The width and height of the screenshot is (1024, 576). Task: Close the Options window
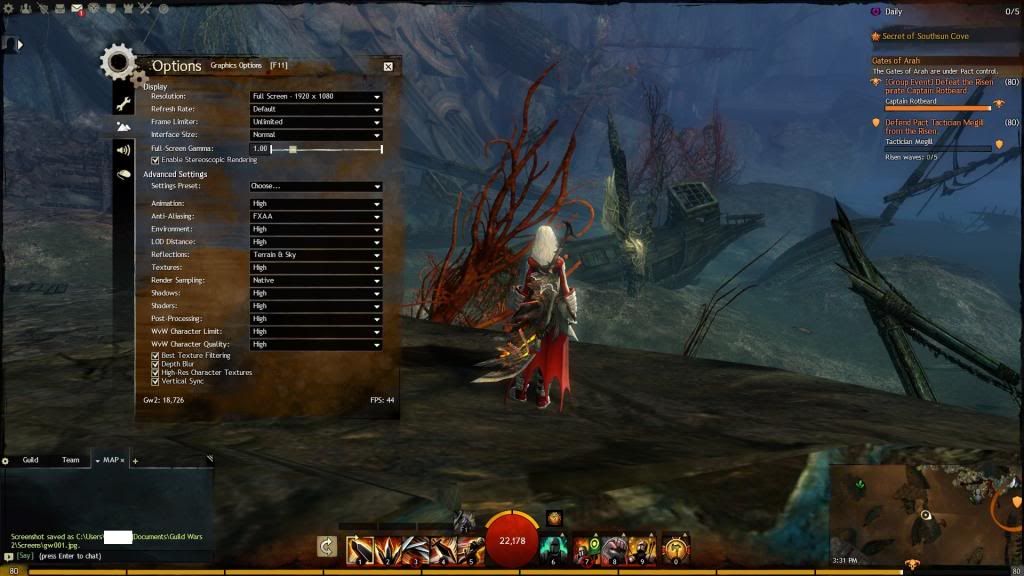[x=388, y=66]
